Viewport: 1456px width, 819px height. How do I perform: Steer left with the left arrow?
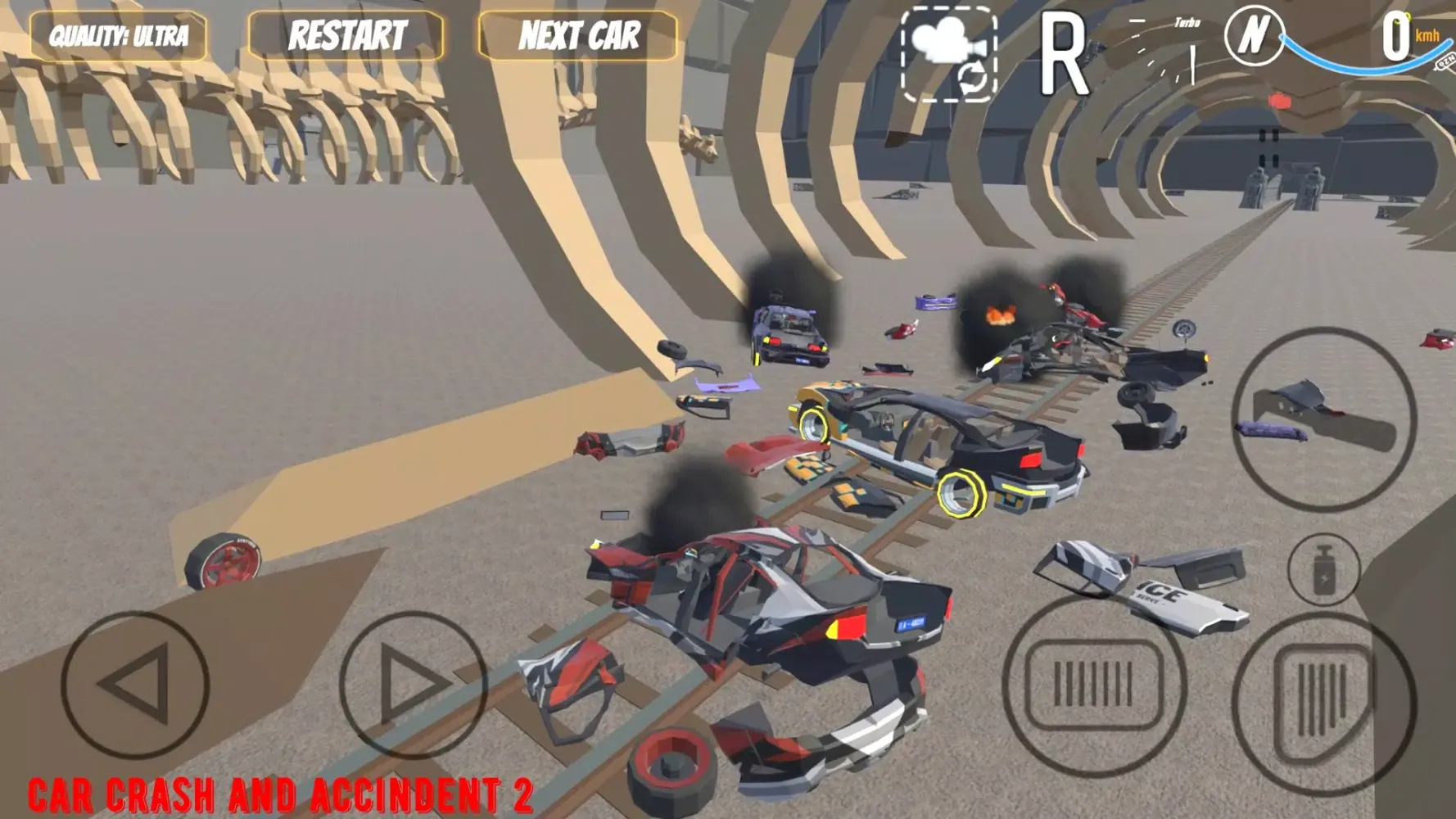[x=135, y=684]
